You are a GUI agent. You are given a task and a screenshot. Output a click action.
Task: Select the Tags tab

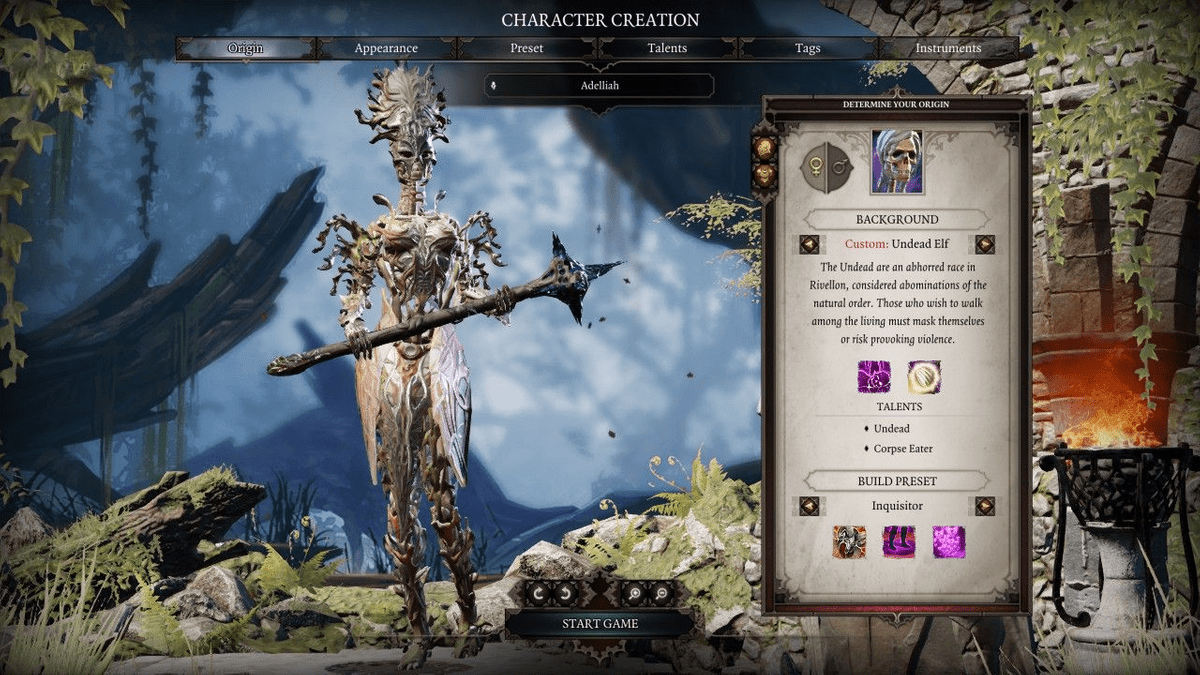tap(808, 48)
